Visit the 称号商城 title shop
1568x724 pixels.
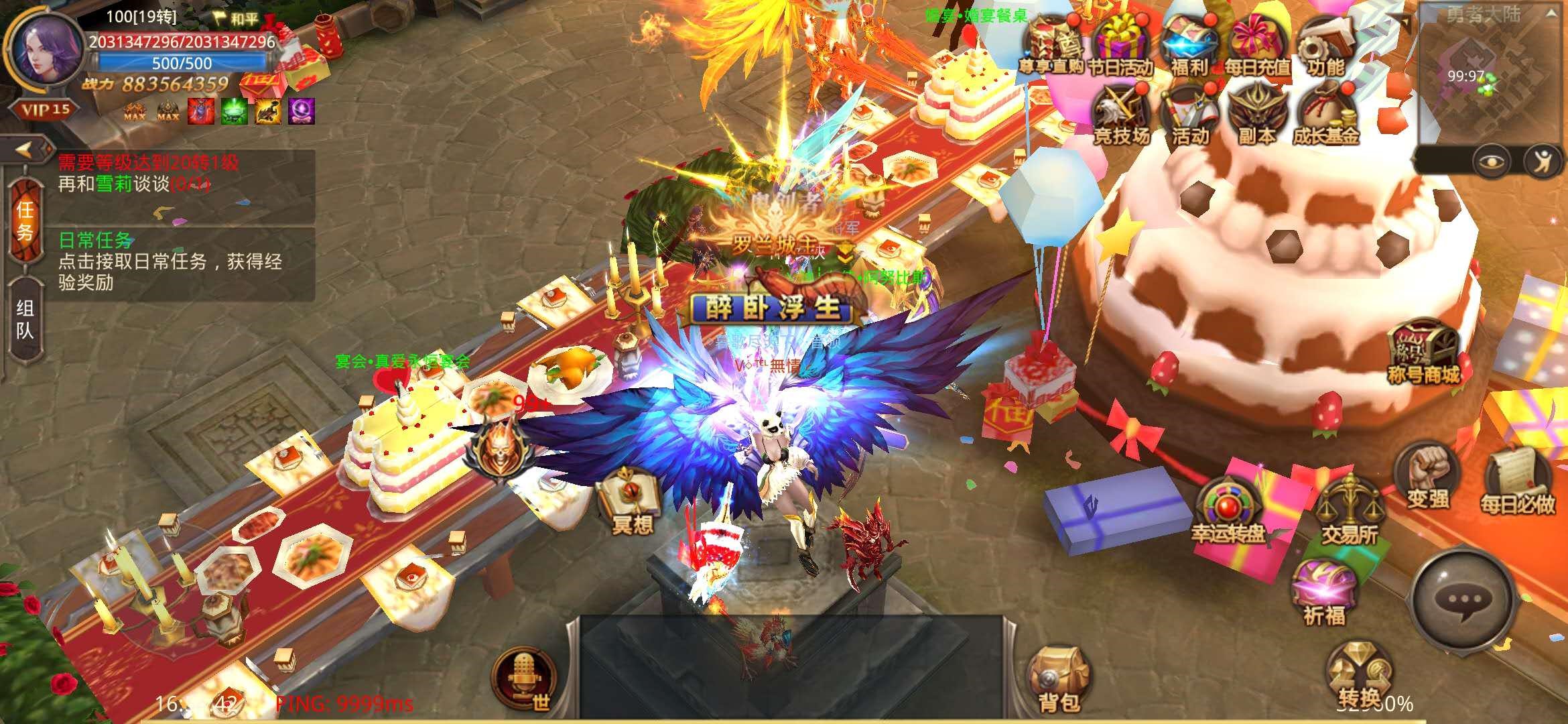tap(1423, 352)
